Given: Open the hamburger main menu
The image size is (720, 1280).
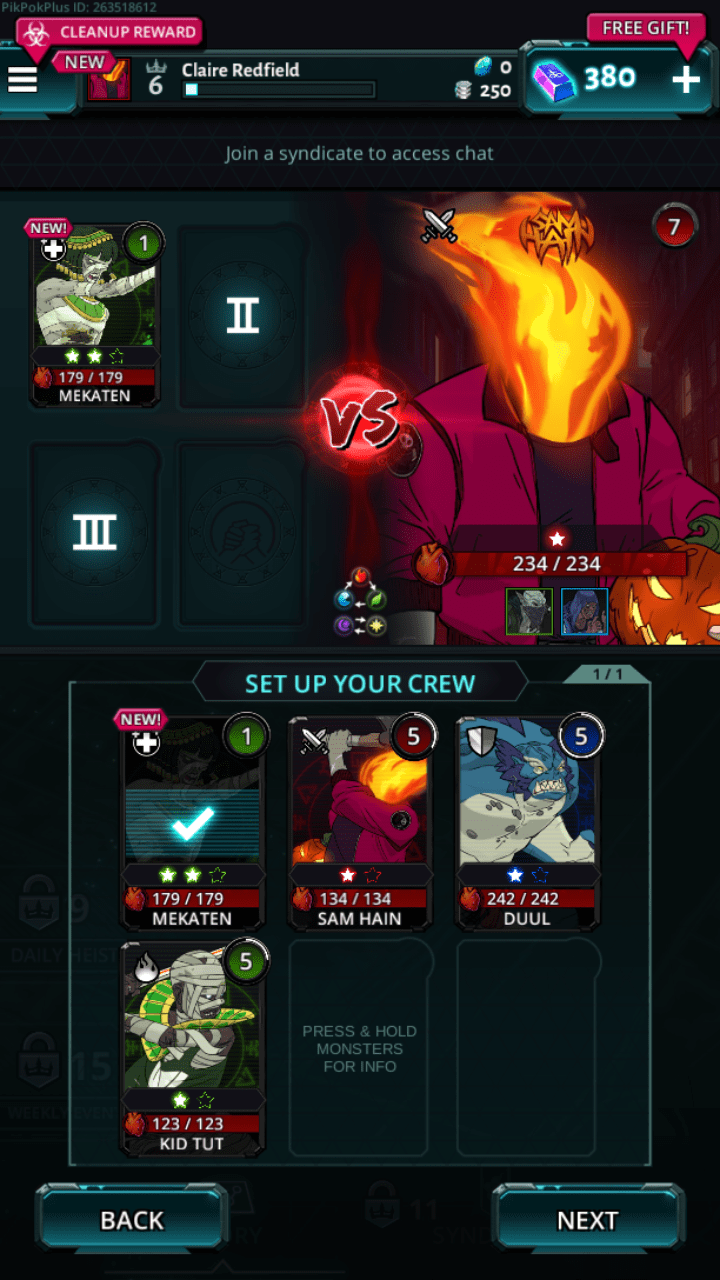Looking at the screenshot, I should coord(23,79).
